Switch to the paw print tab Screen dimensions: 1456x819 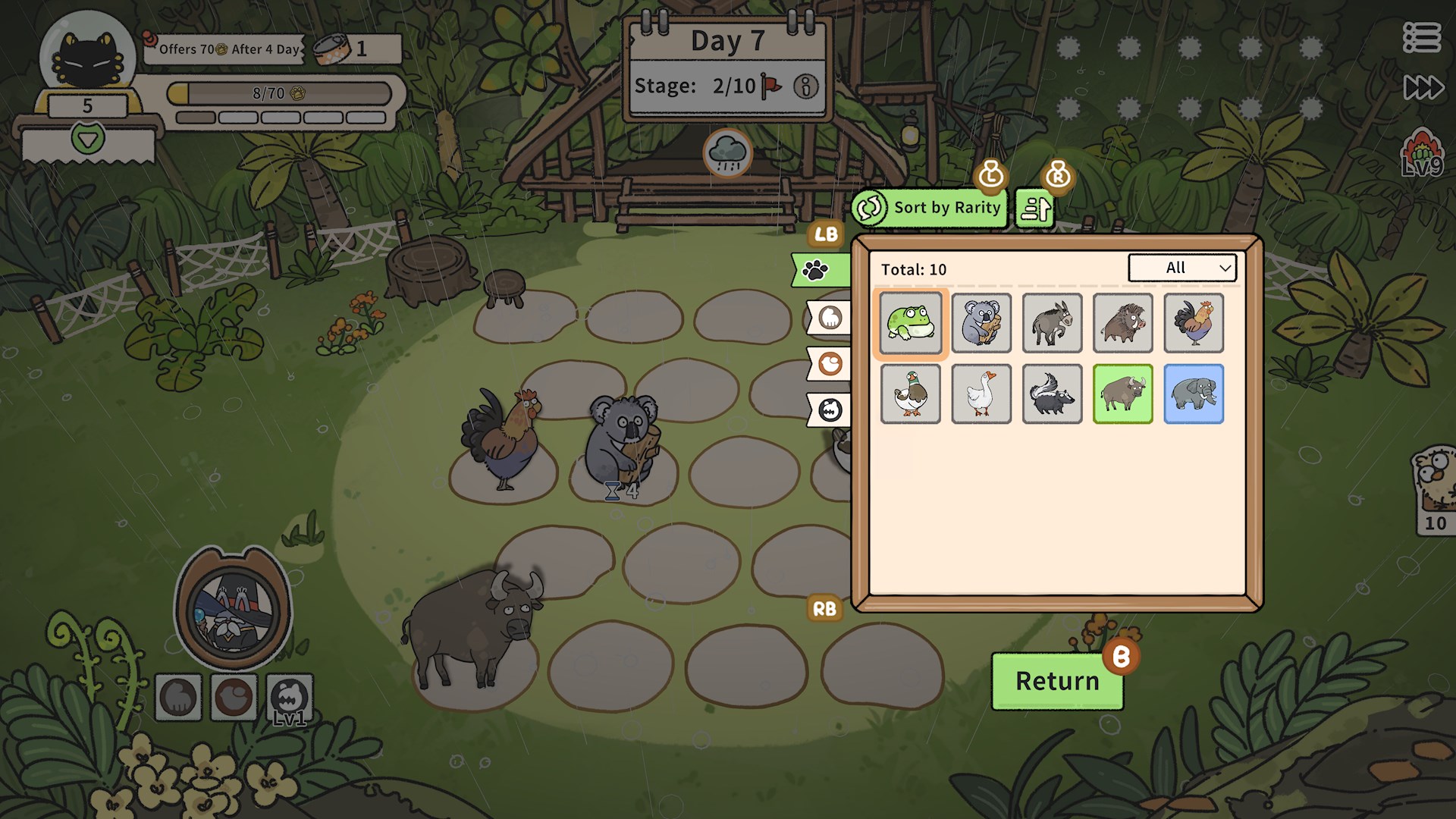click(819, 270)
